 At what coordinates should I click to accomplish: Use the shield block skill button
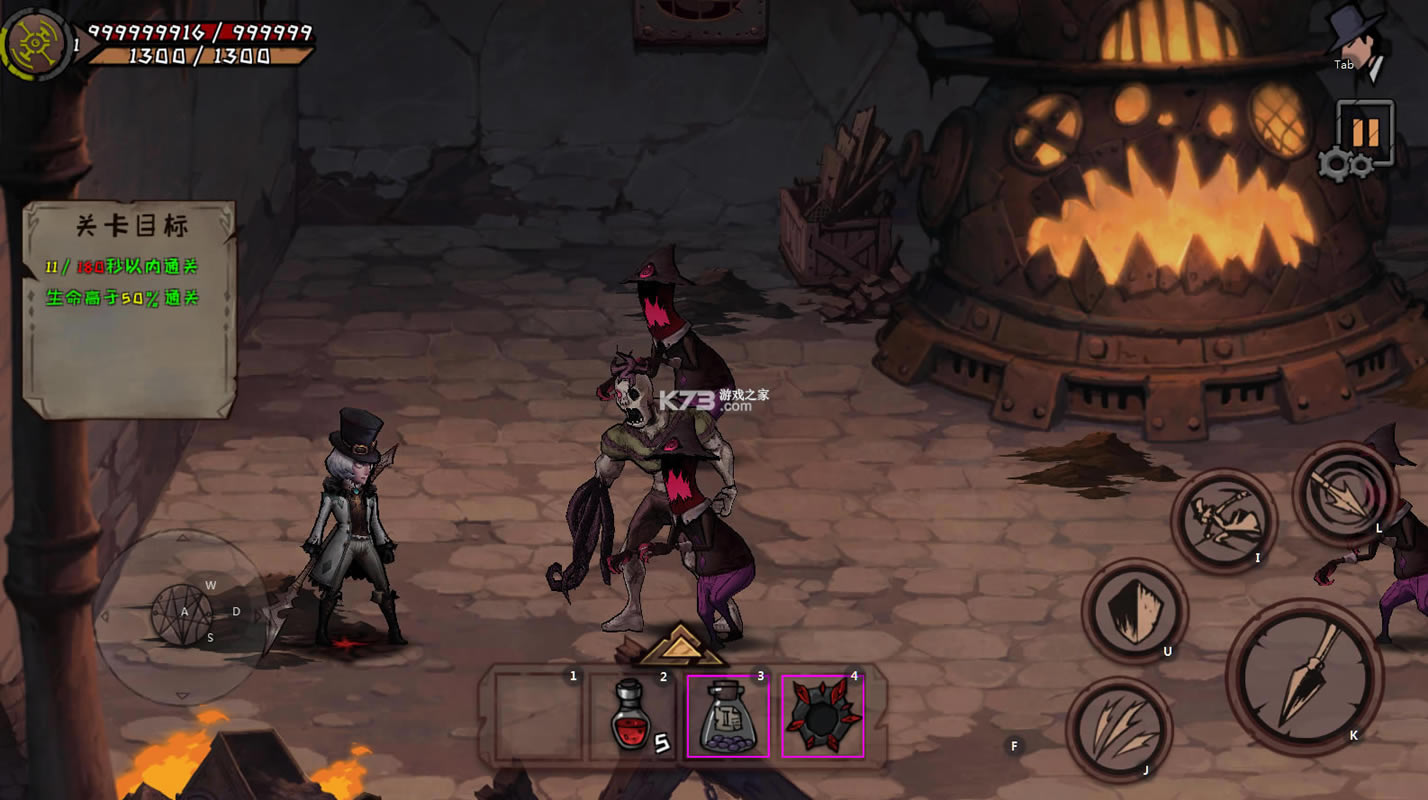1134,610
